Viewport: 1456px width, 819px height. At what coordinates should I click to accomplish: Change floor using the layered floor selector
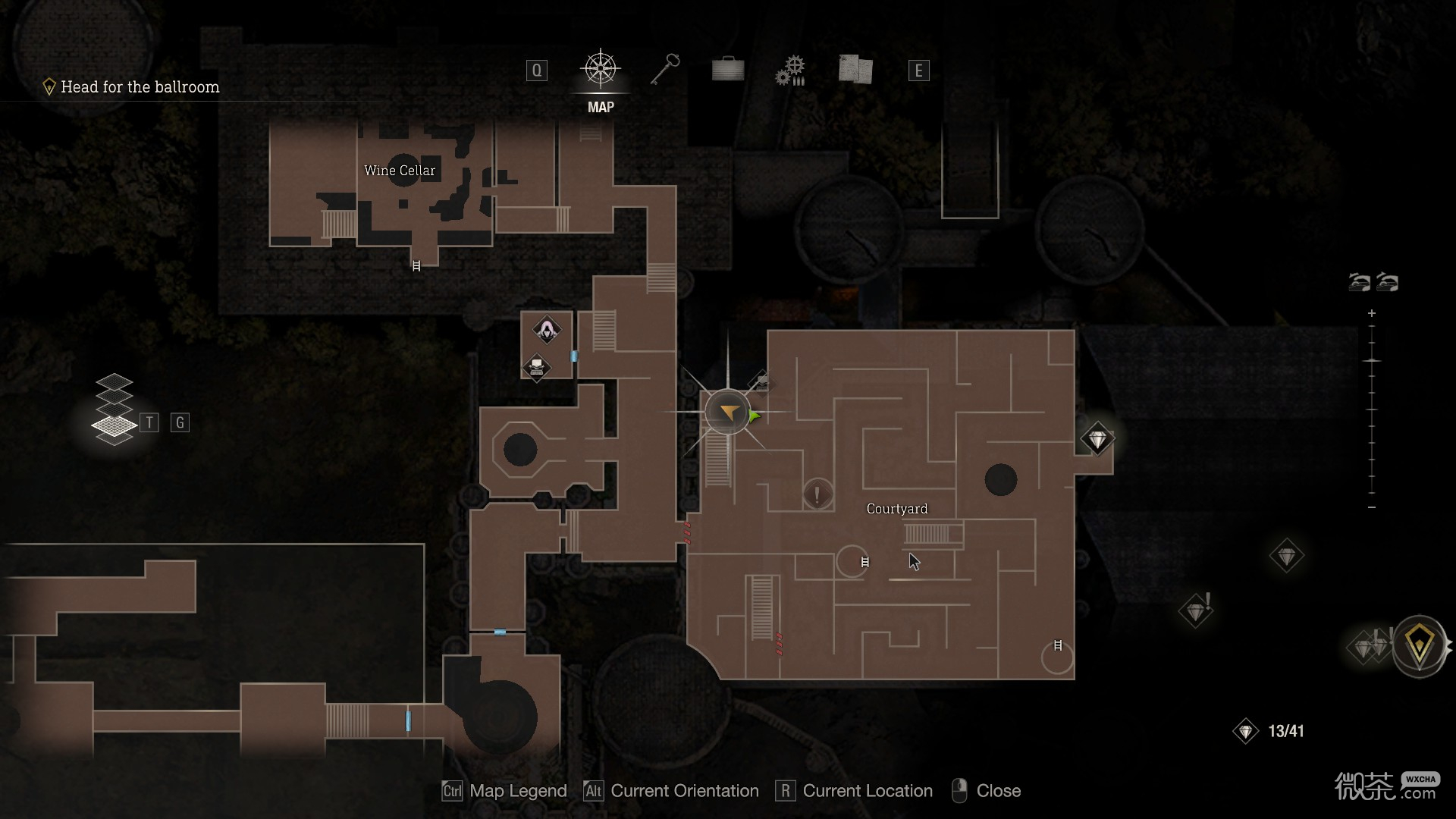[114, 409]
